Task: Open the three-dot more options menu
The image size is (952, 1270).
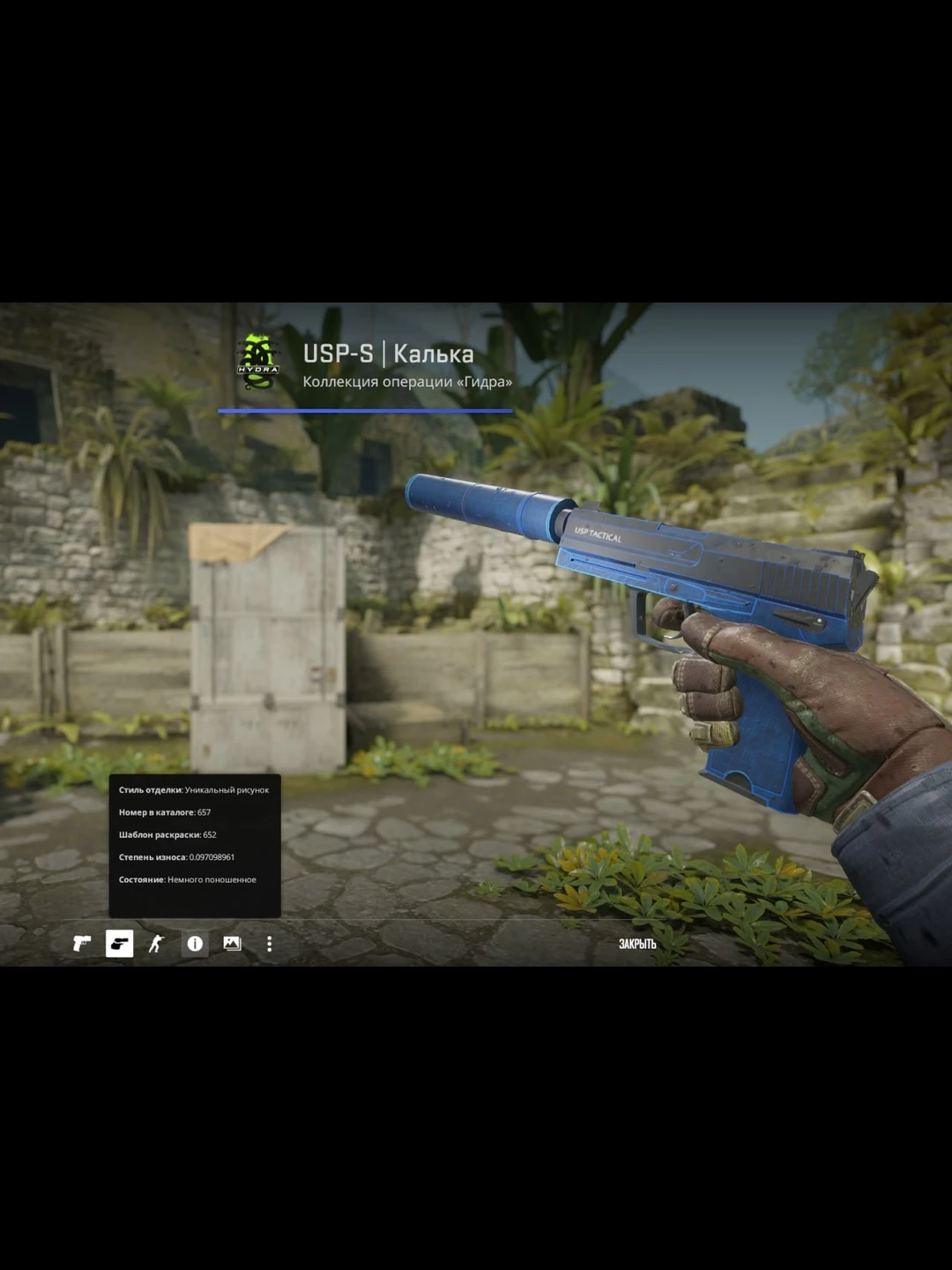Action: [269, 944]
